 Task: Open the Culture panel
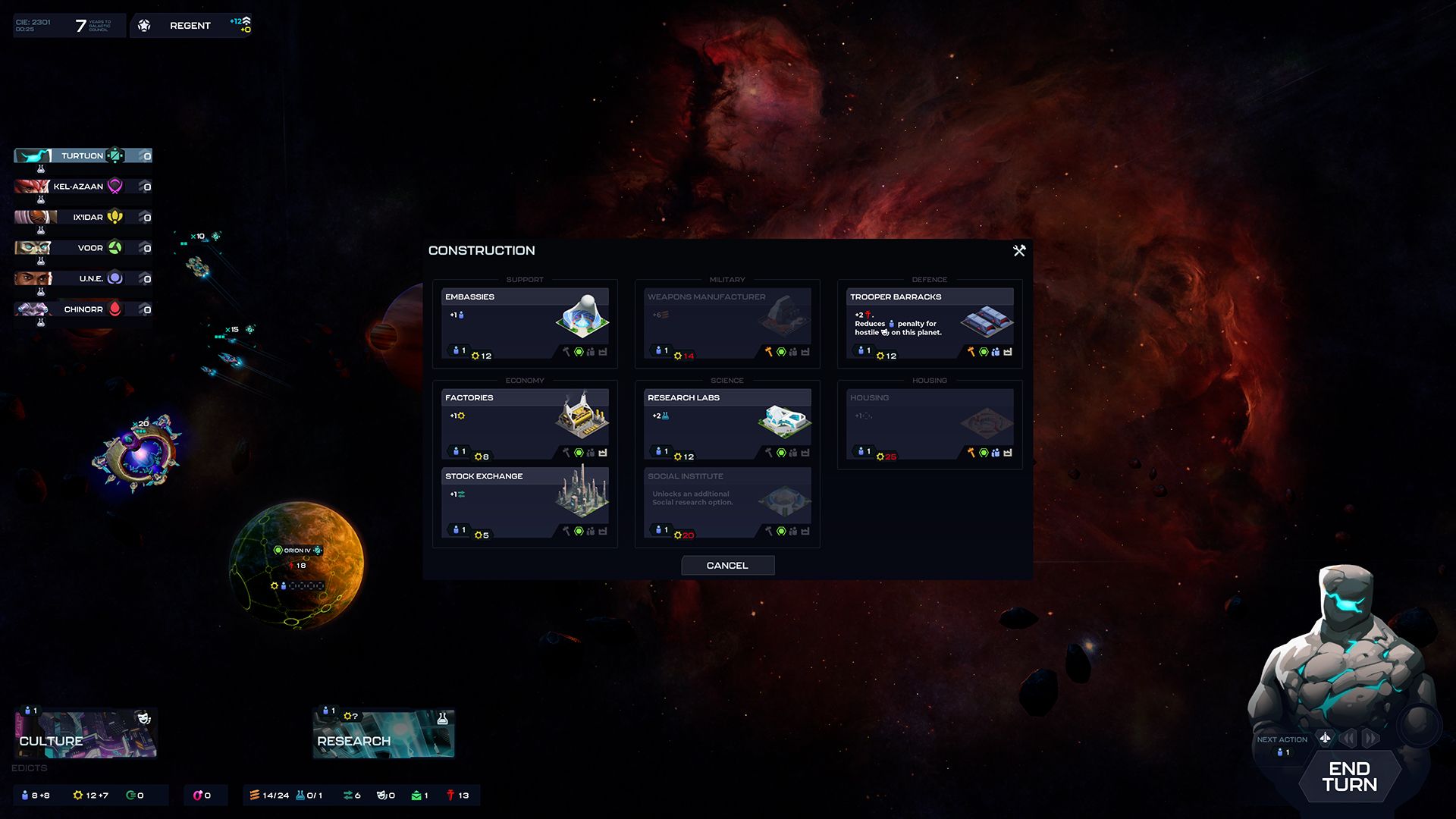click(x=86, y=734)
